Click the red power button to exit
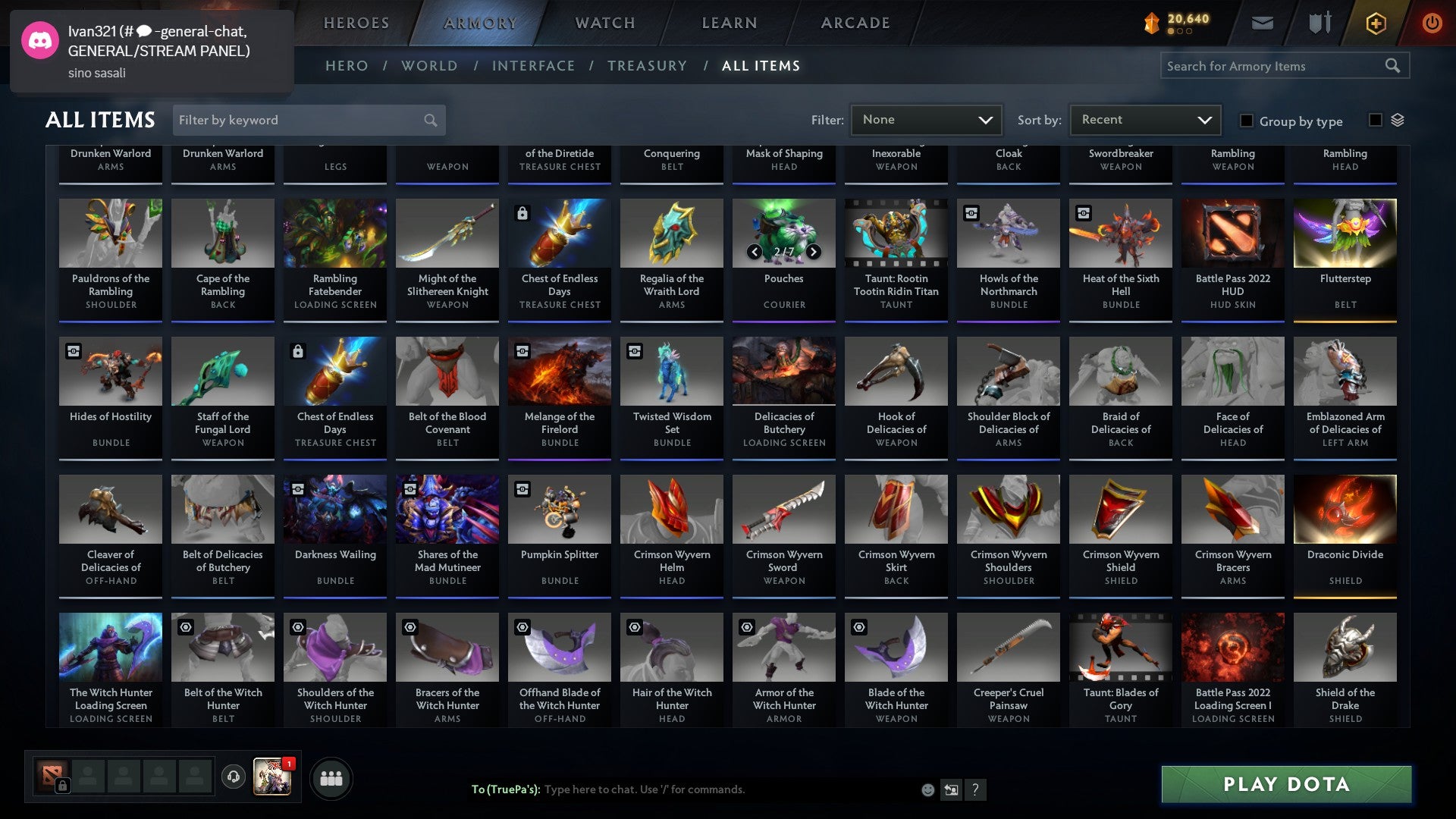1456x819 pixels. click(x=1432, y=23)
